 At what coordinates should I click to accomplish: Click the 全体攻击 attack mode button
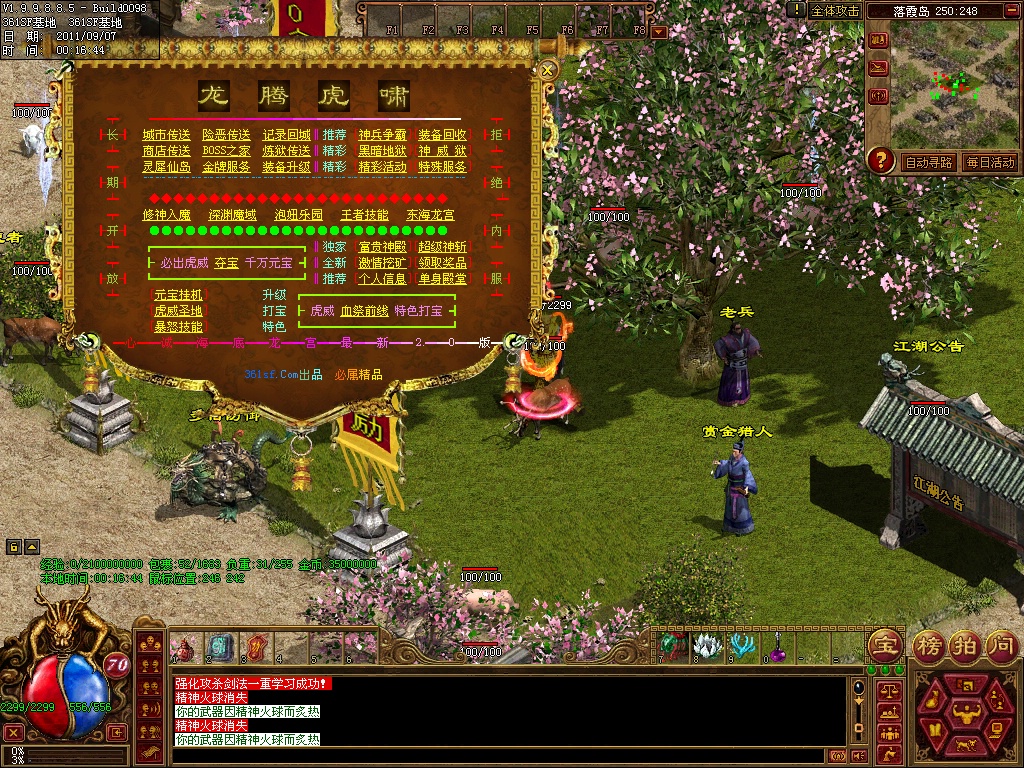coord(834,10)
